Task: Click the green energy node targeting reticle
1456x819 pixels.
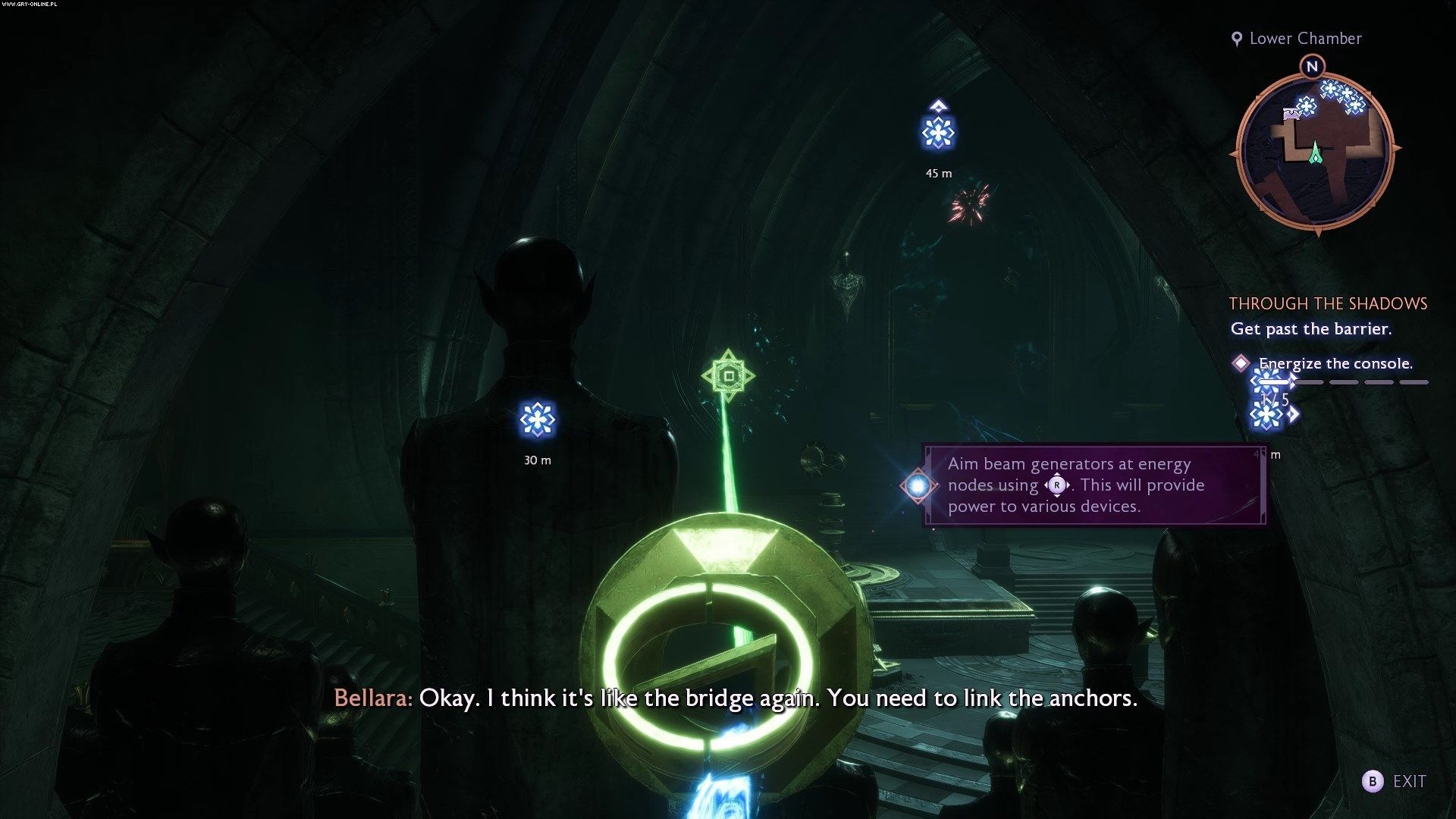Action: [728, 376]
